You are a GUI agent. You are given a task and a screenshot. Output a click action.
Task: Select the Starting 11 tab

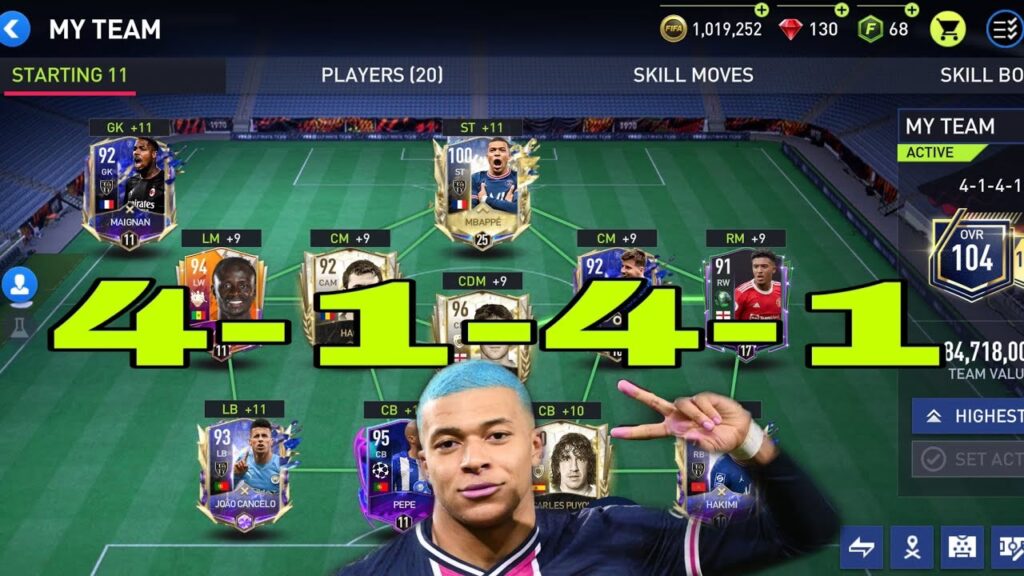(69, 75)
